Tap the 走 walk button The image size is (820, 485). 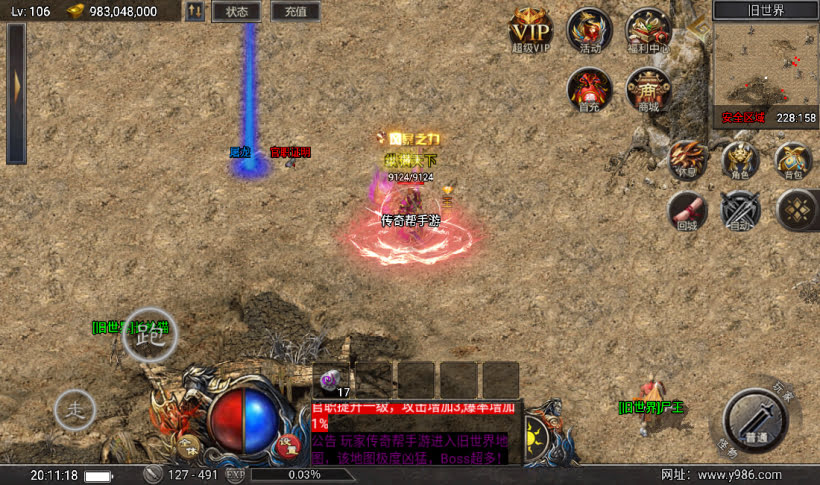[74, 409]
